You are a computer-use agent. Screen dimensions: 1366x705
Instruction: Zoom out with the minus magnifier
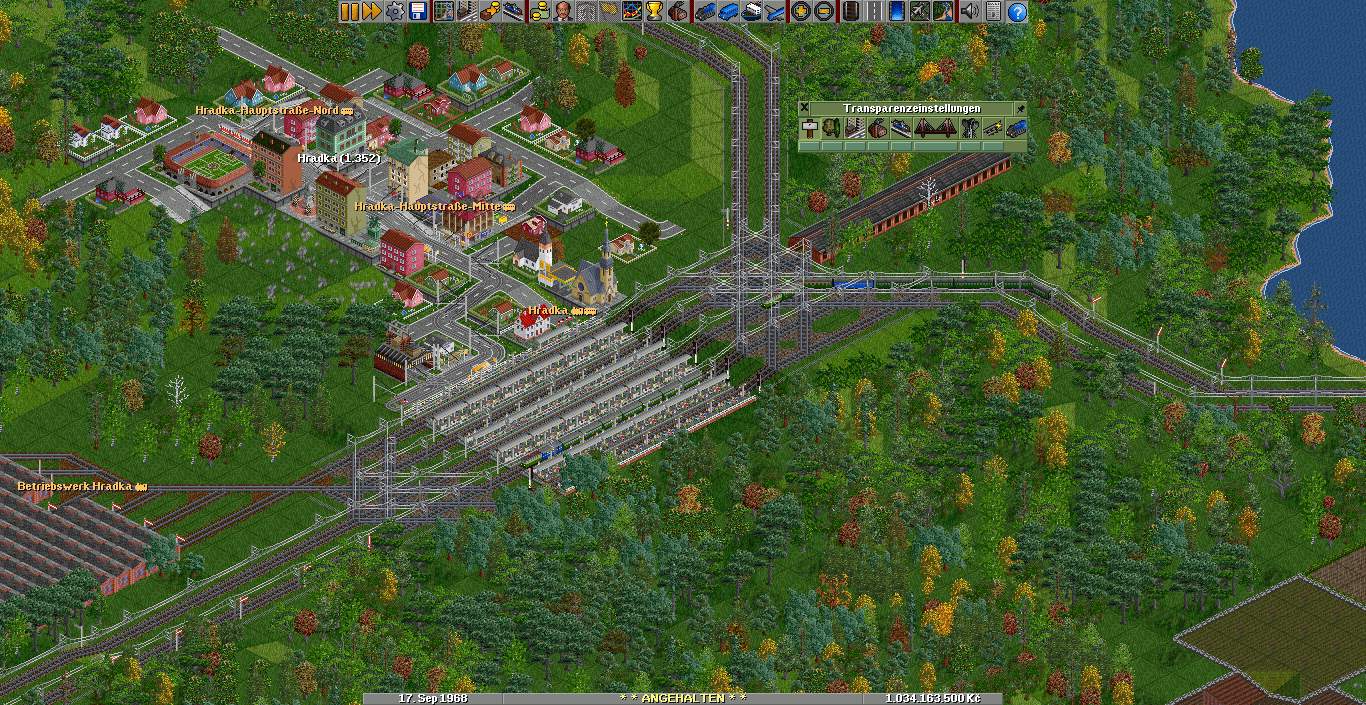point(823,11)
